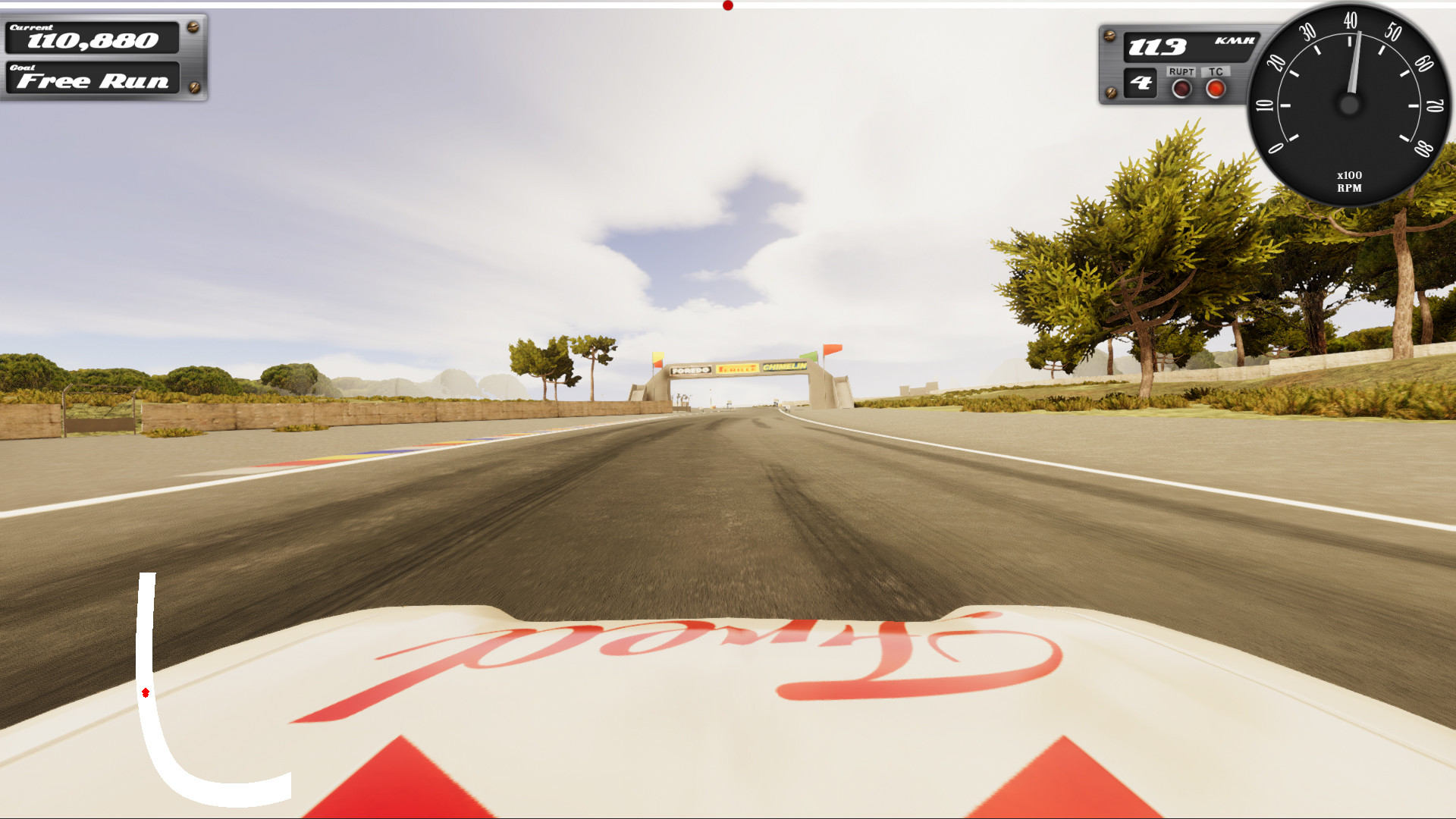The height and width of the screenshot is (819, 1456).
Task: Expand the Goal panel labeled Free Run
Action: 93,80
